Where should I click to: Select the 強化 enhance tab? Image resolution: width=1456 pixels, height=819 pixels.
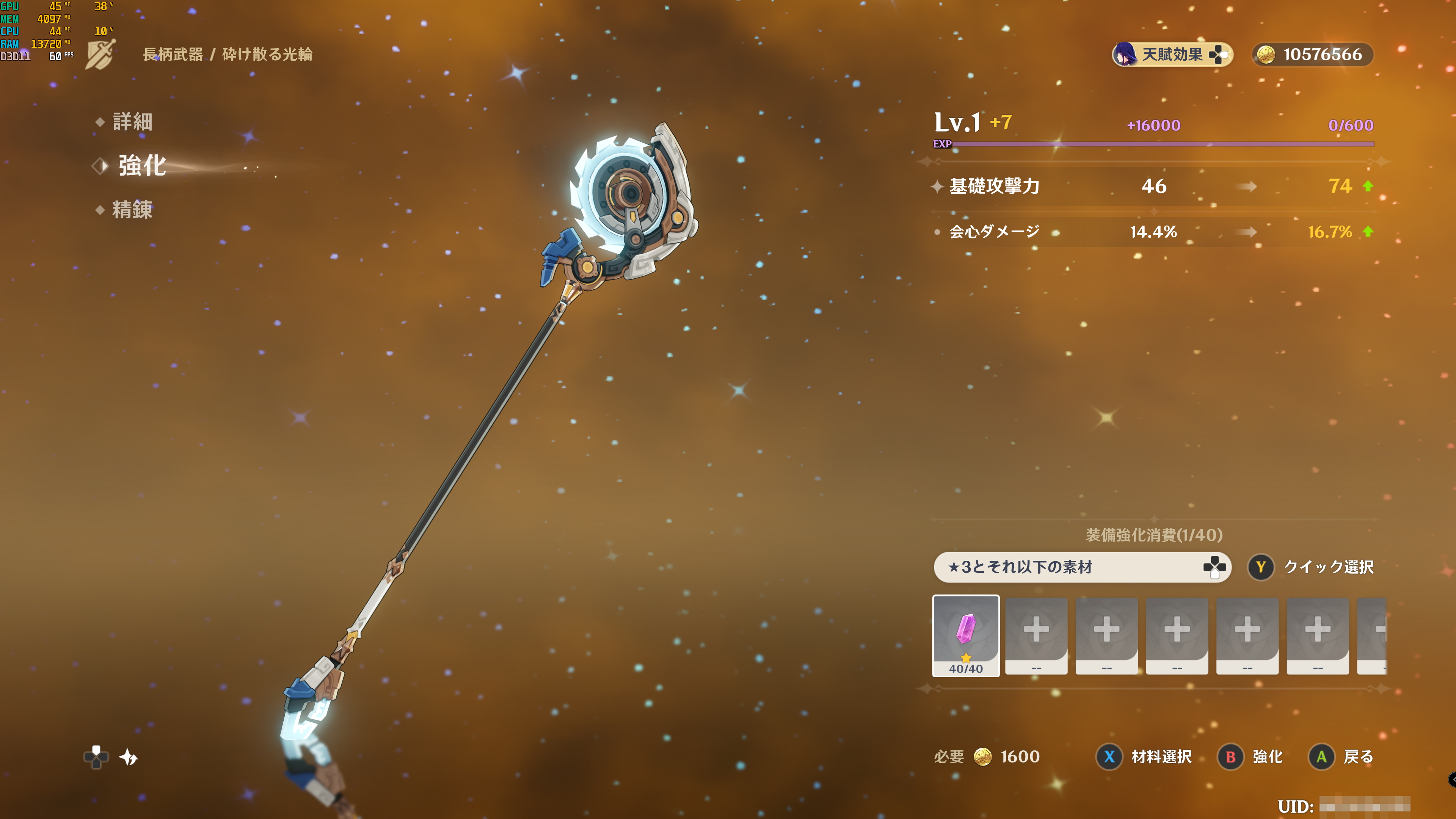(141, 166)
